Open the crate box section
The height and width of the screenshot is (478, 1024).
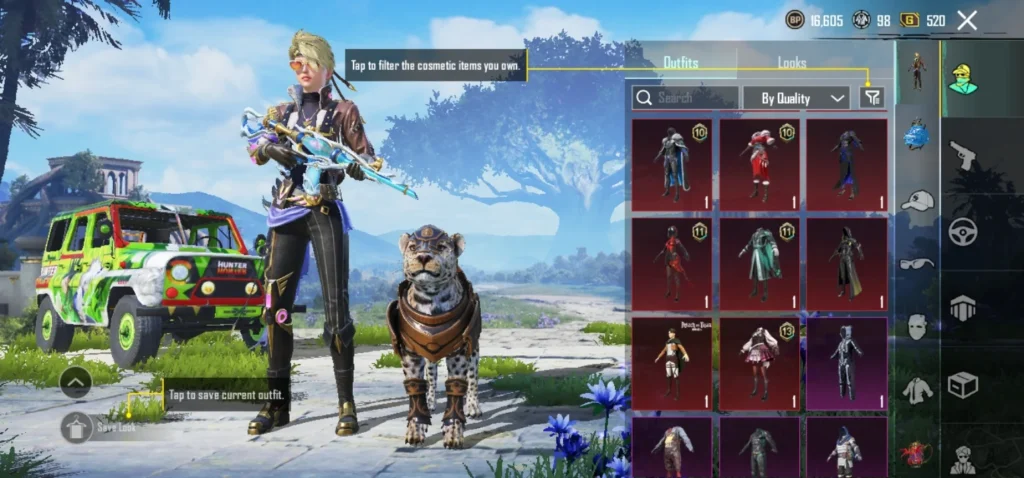[962, 384]
